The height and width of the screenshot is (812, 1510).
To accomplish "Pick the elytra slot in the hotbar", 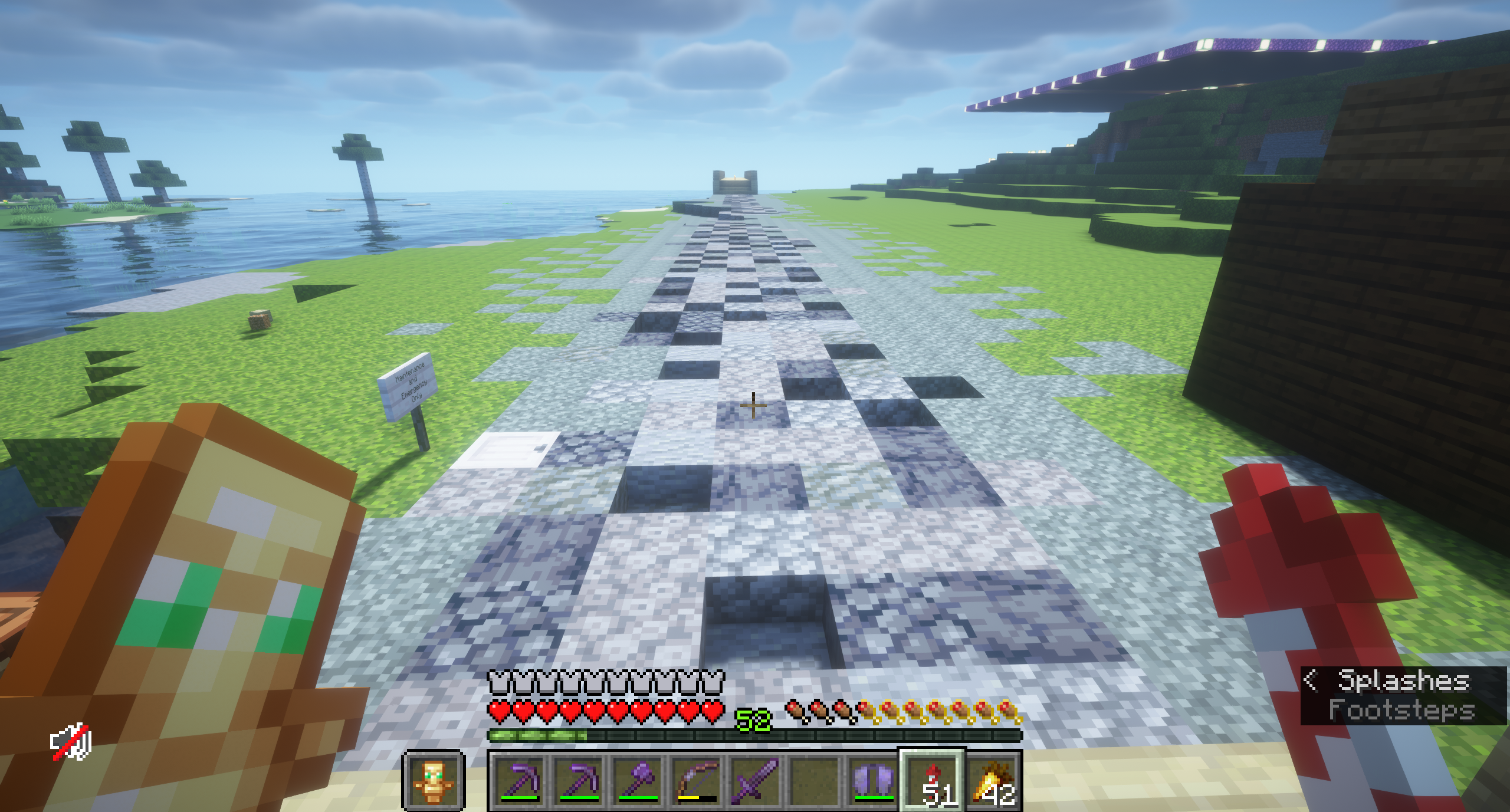I will [874, 781].
